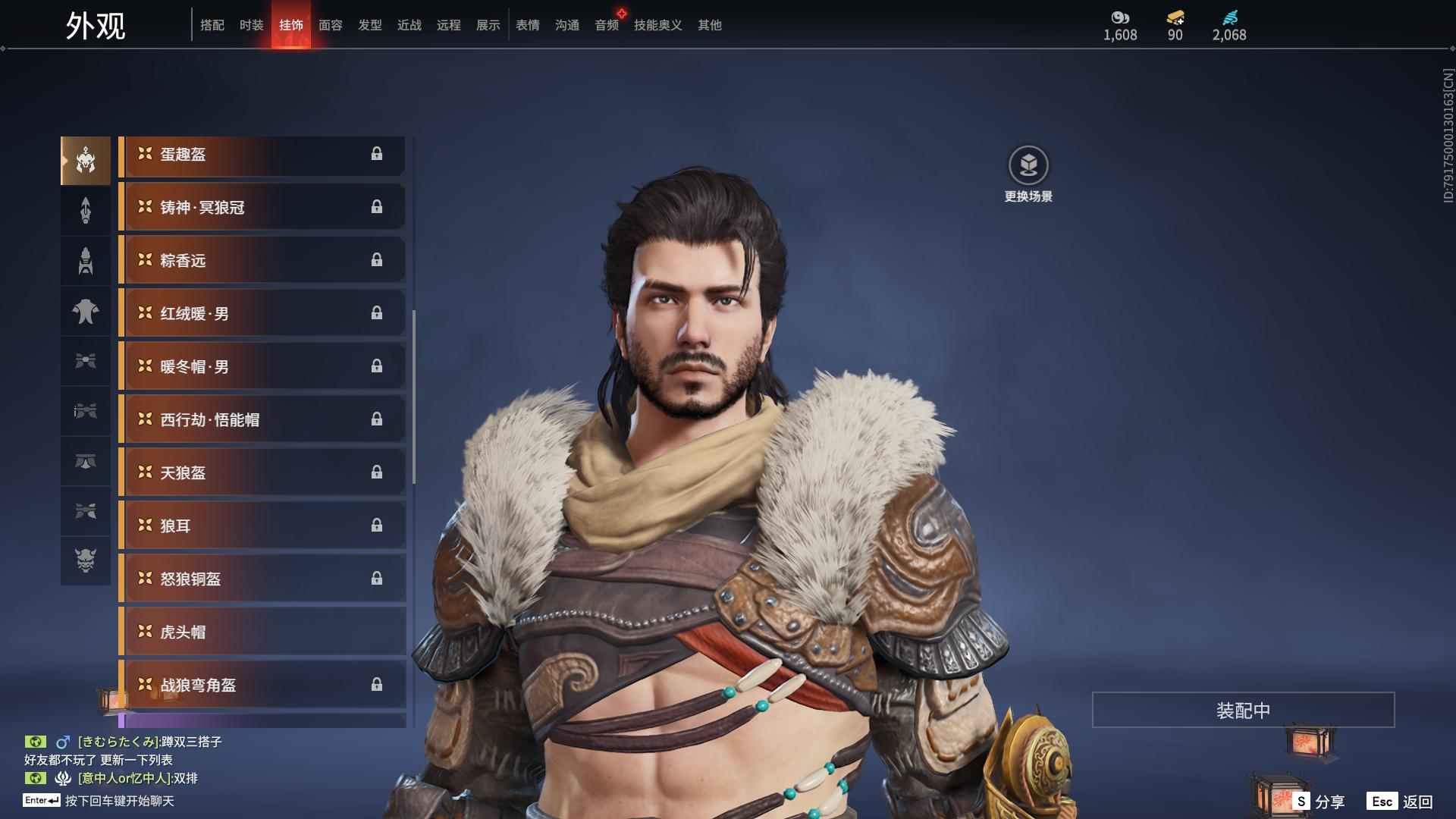Screen dimensions: 1456x819
Task: Choose the 狼耳 accessory
Action: tap(262, 526)
